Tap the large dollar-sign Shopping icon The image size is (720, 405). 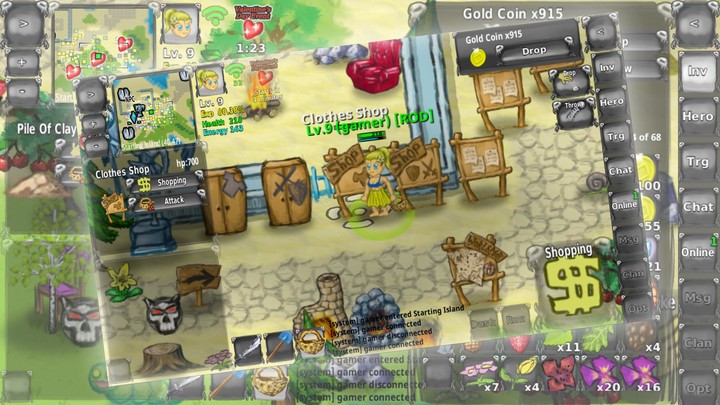point(573,283)
